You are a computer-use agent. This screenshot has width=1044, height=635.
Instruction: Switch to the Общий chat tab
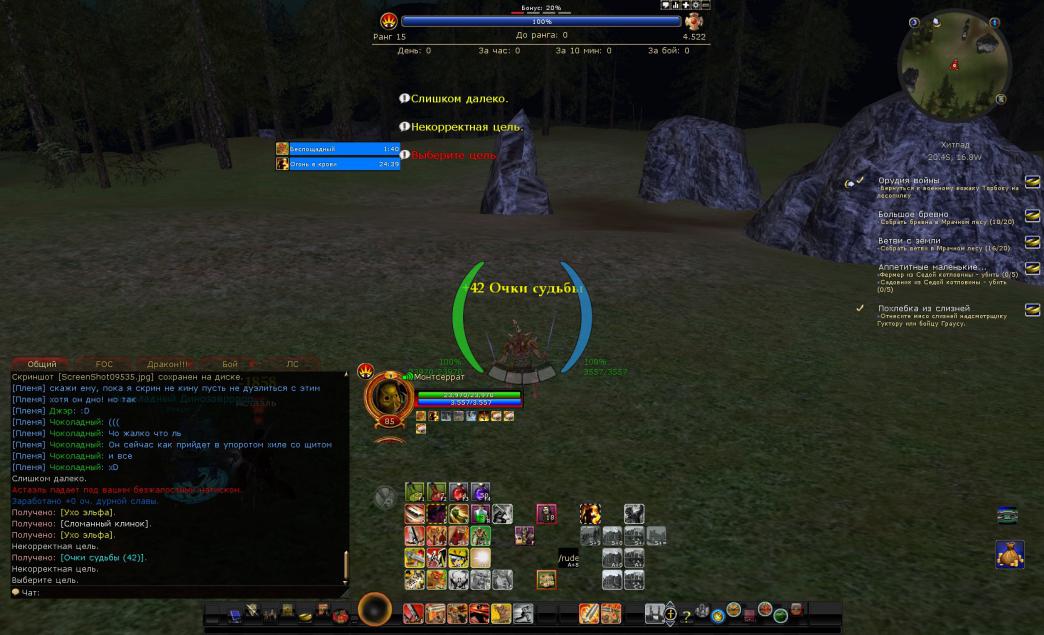tap(42, 364)
